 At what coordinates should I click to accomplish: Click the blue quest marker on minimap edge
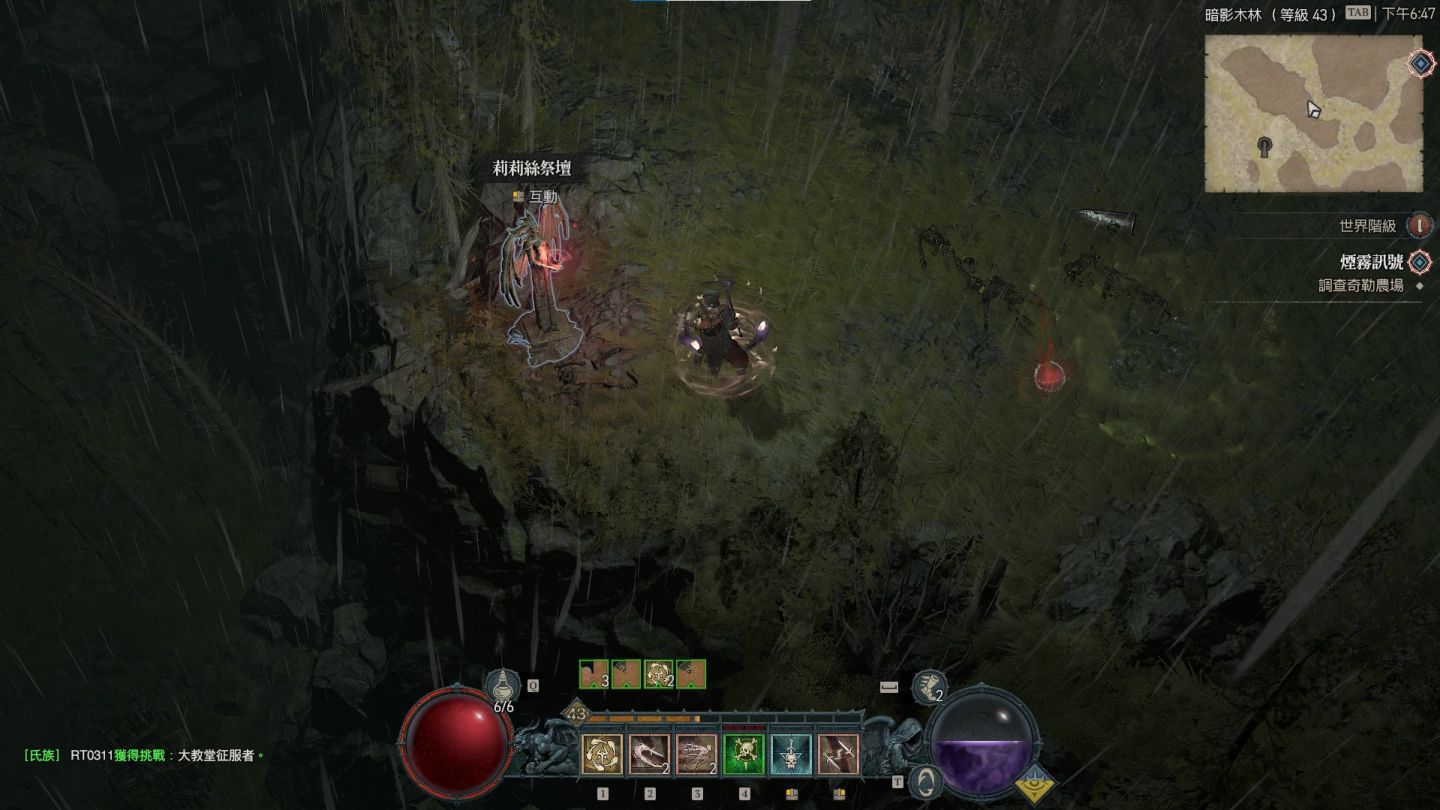pos(1421,64)
